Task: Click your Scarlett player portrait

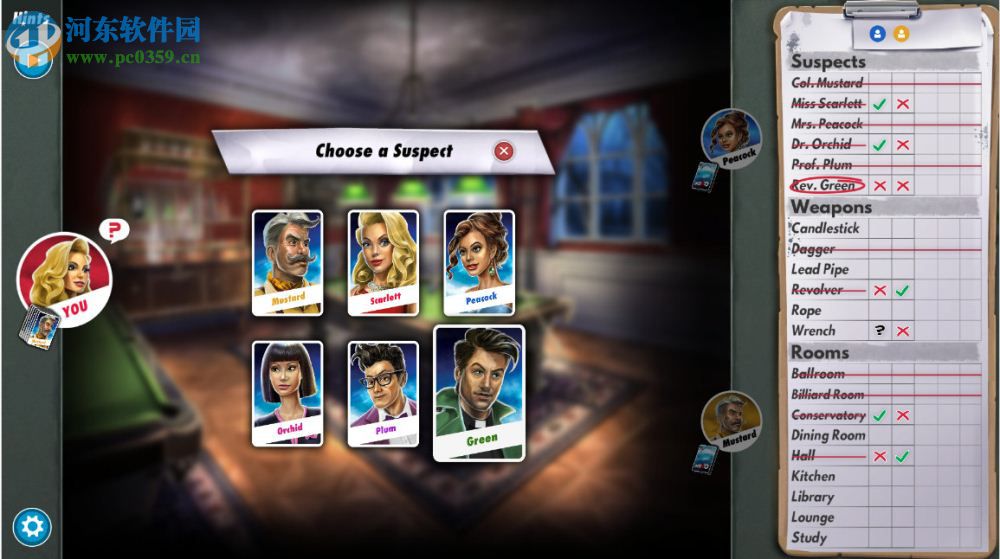Action: (64, 280)
